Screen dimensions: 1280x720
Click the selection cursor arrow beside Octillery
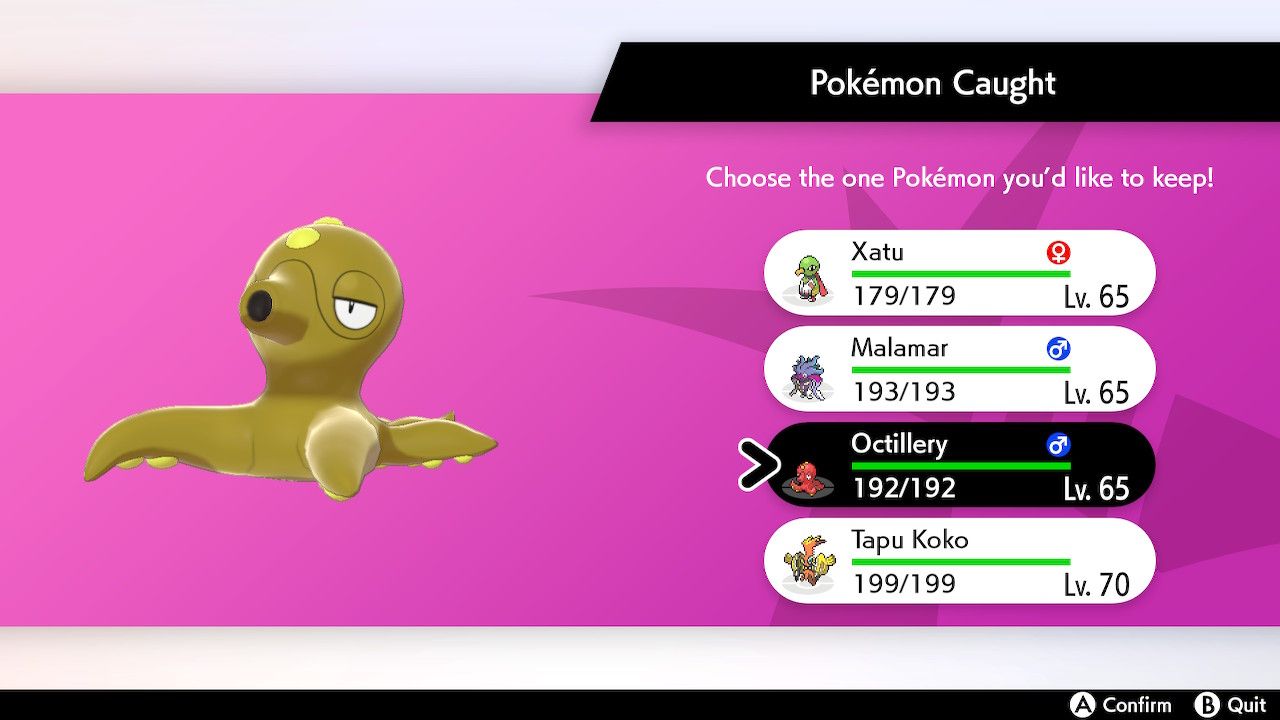click(757, 465)
